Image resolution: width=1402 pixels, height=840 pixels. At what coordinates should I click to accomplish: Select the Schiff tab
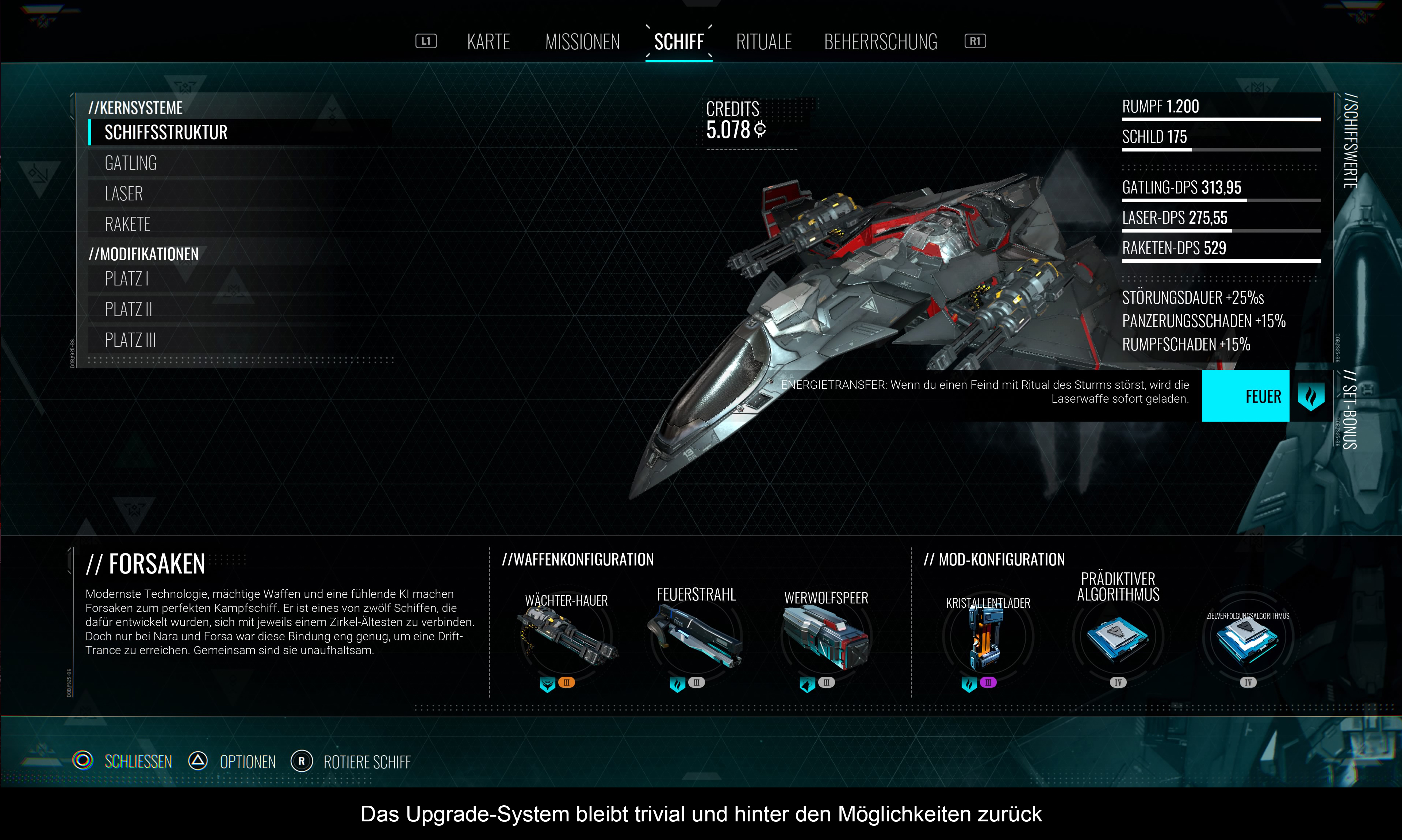[679, 42]
